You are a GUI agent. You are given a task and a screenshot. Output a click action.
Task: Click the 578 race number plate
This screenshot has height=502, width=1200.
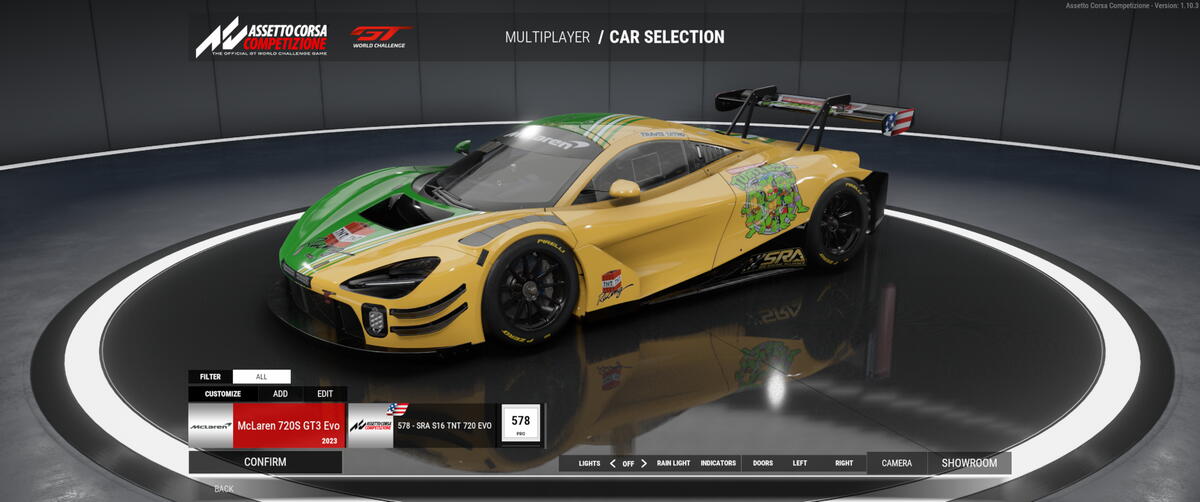pos(520,424)
